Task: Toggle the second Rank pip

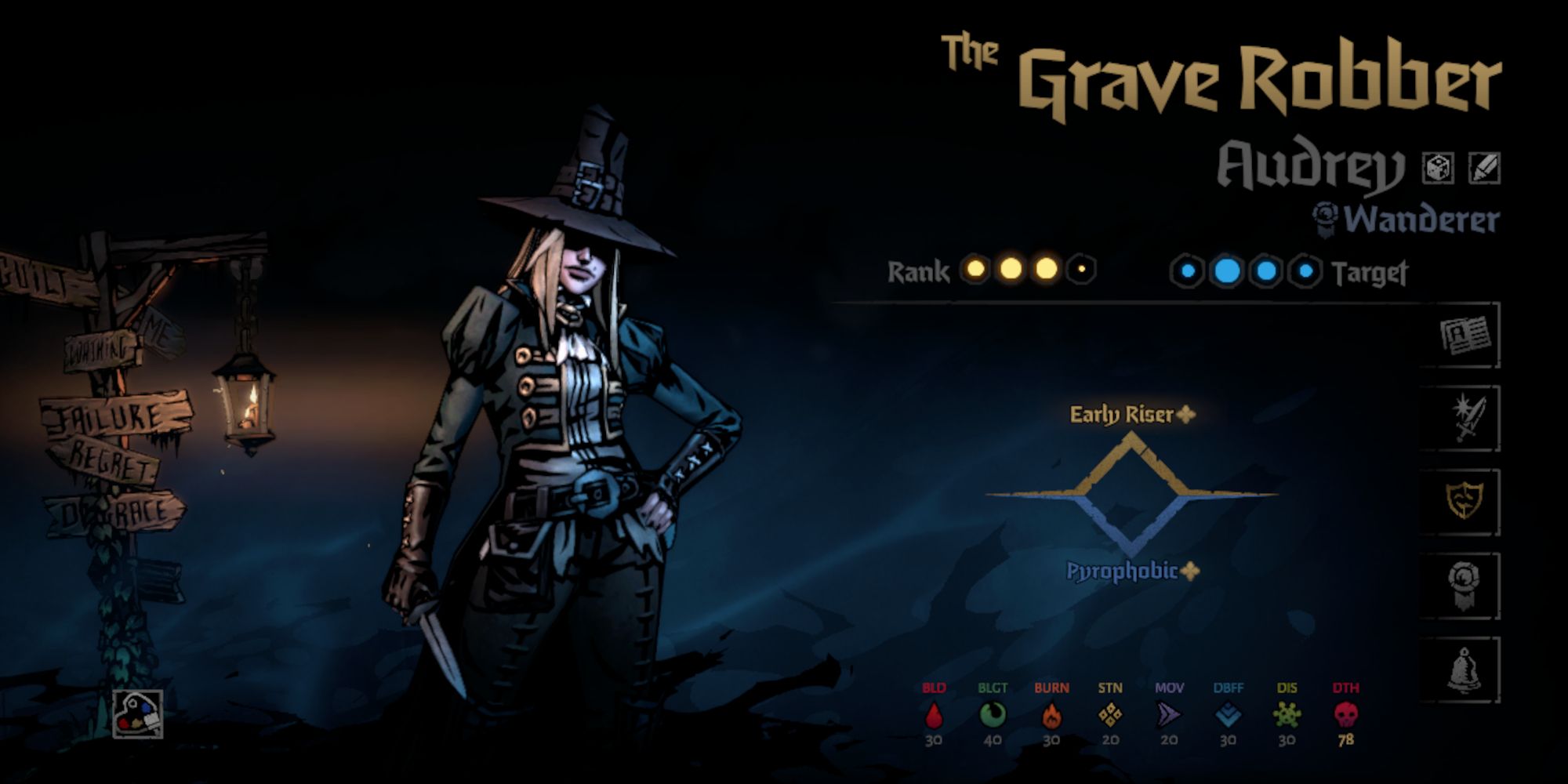Action: coord(1012,270)
